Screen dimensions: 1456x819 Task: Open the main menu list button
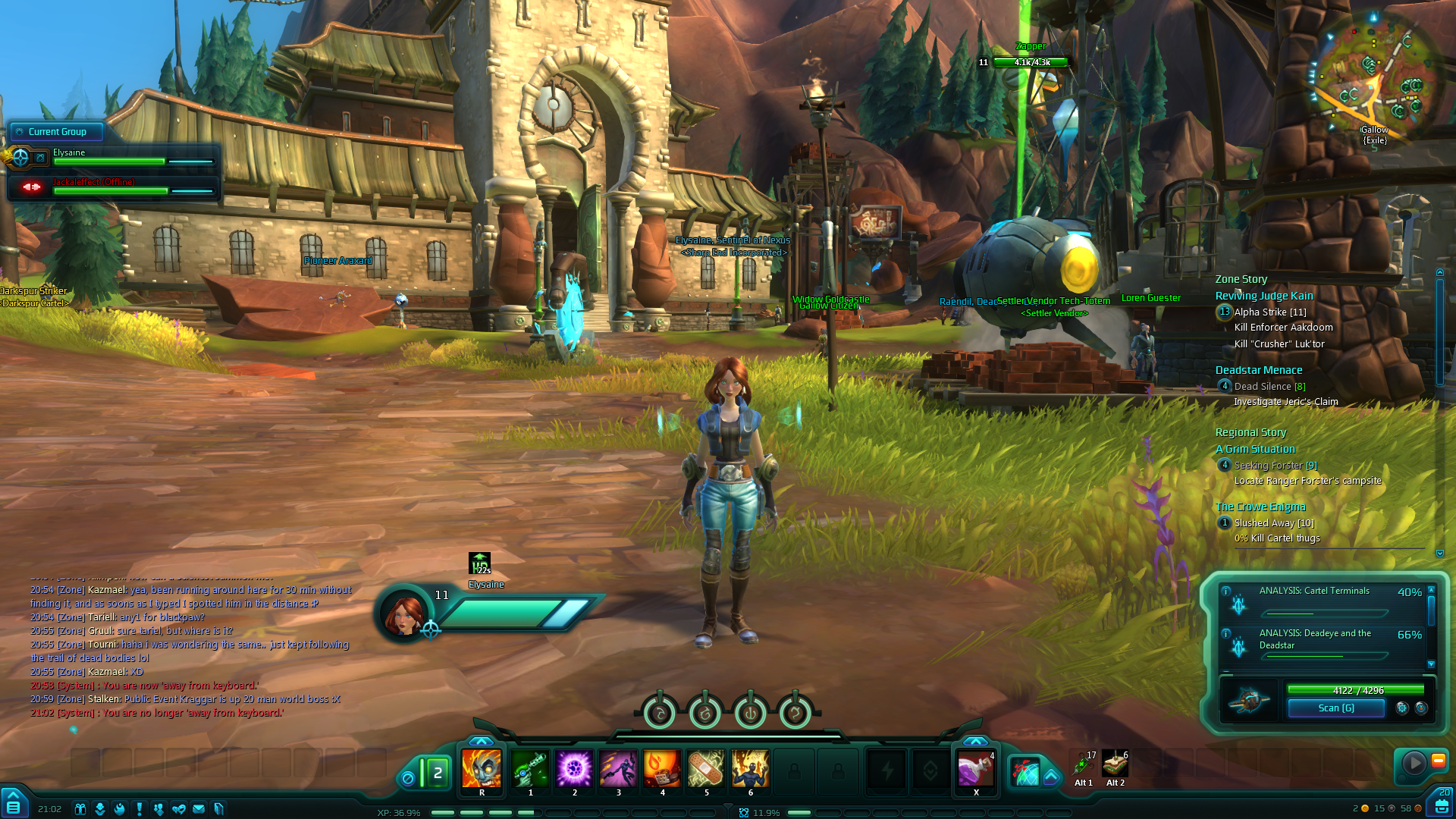pos(13,807)
